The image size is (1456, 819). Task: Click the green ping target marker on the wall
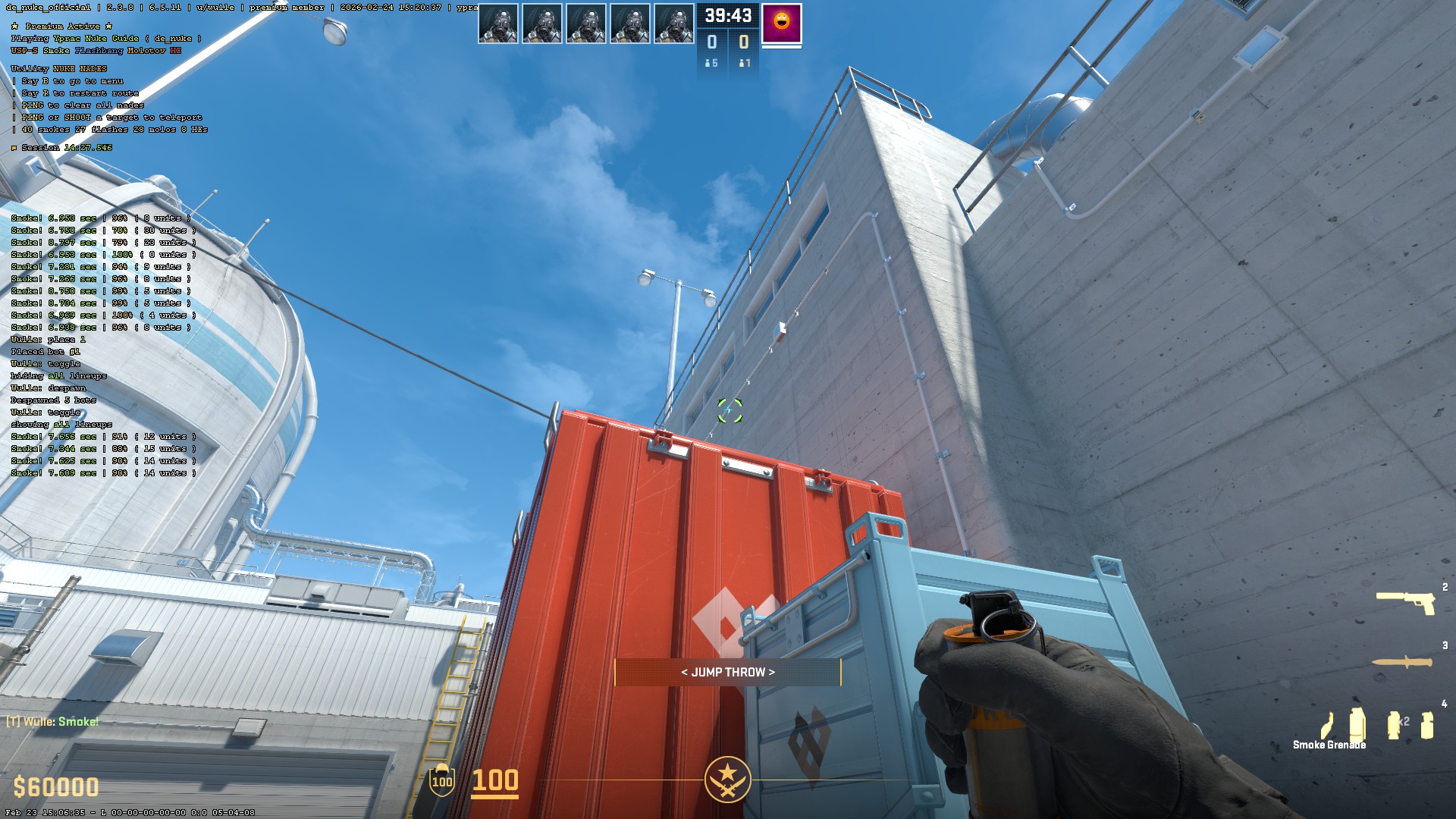tap(730, 410)
